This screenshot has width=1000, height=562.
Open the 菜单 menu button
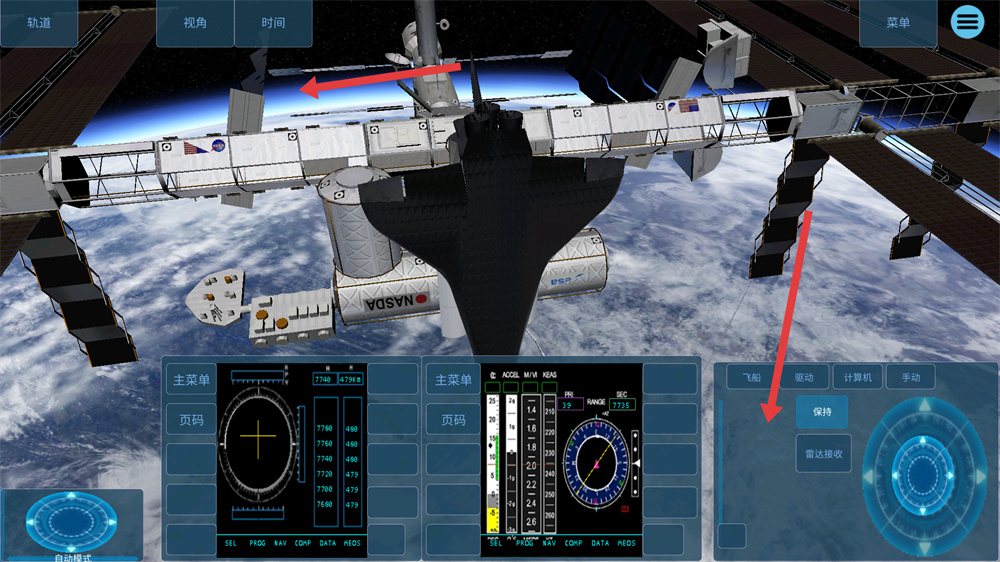tap(897, 23)
